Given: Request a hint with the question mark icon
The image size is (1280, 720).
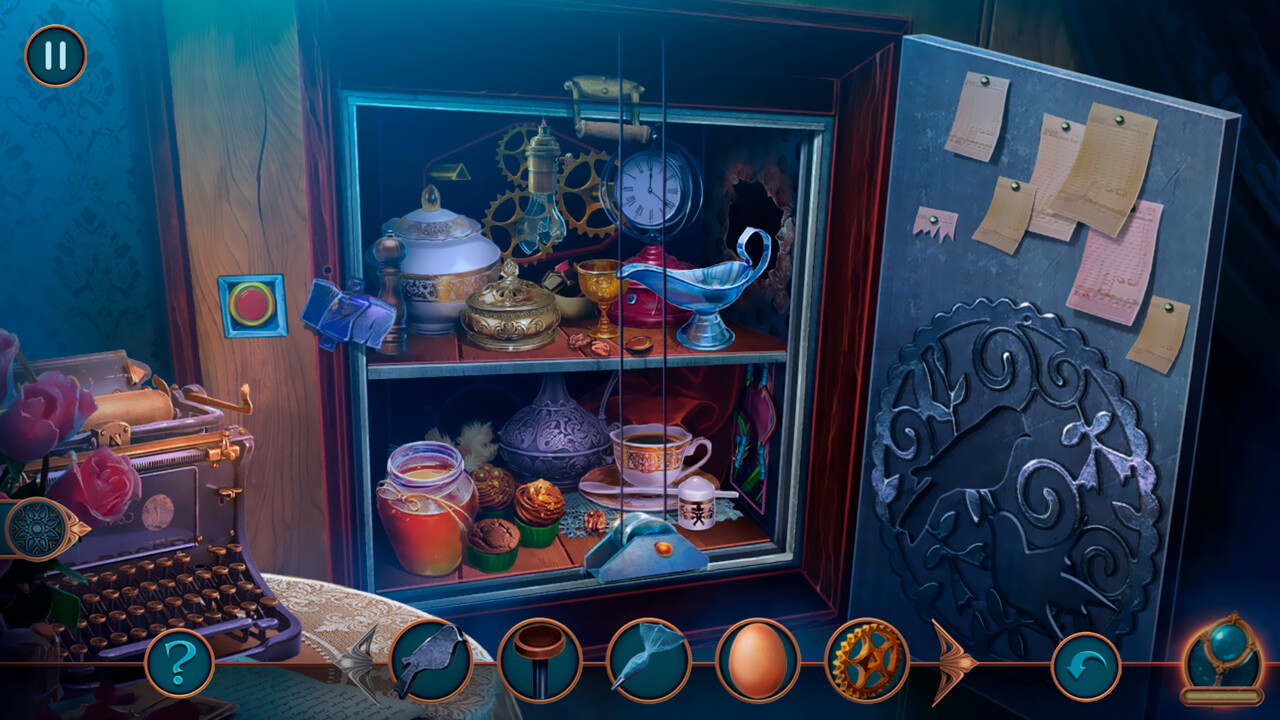Looking at the screenshot, I should coord(178,660).
